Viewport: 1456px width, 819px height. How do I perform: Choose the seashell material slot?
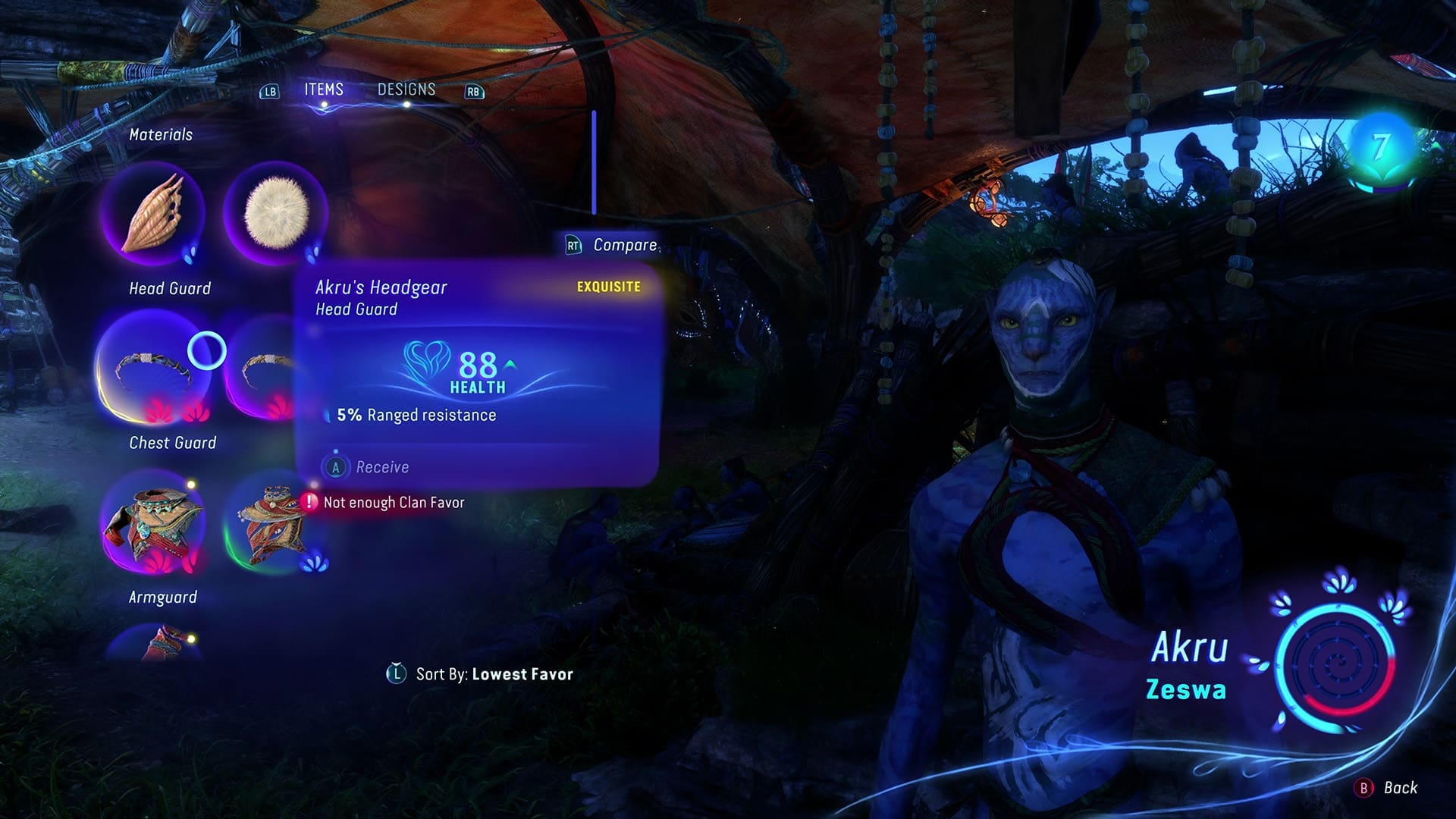pyautogui.click(x=153, y=213)
